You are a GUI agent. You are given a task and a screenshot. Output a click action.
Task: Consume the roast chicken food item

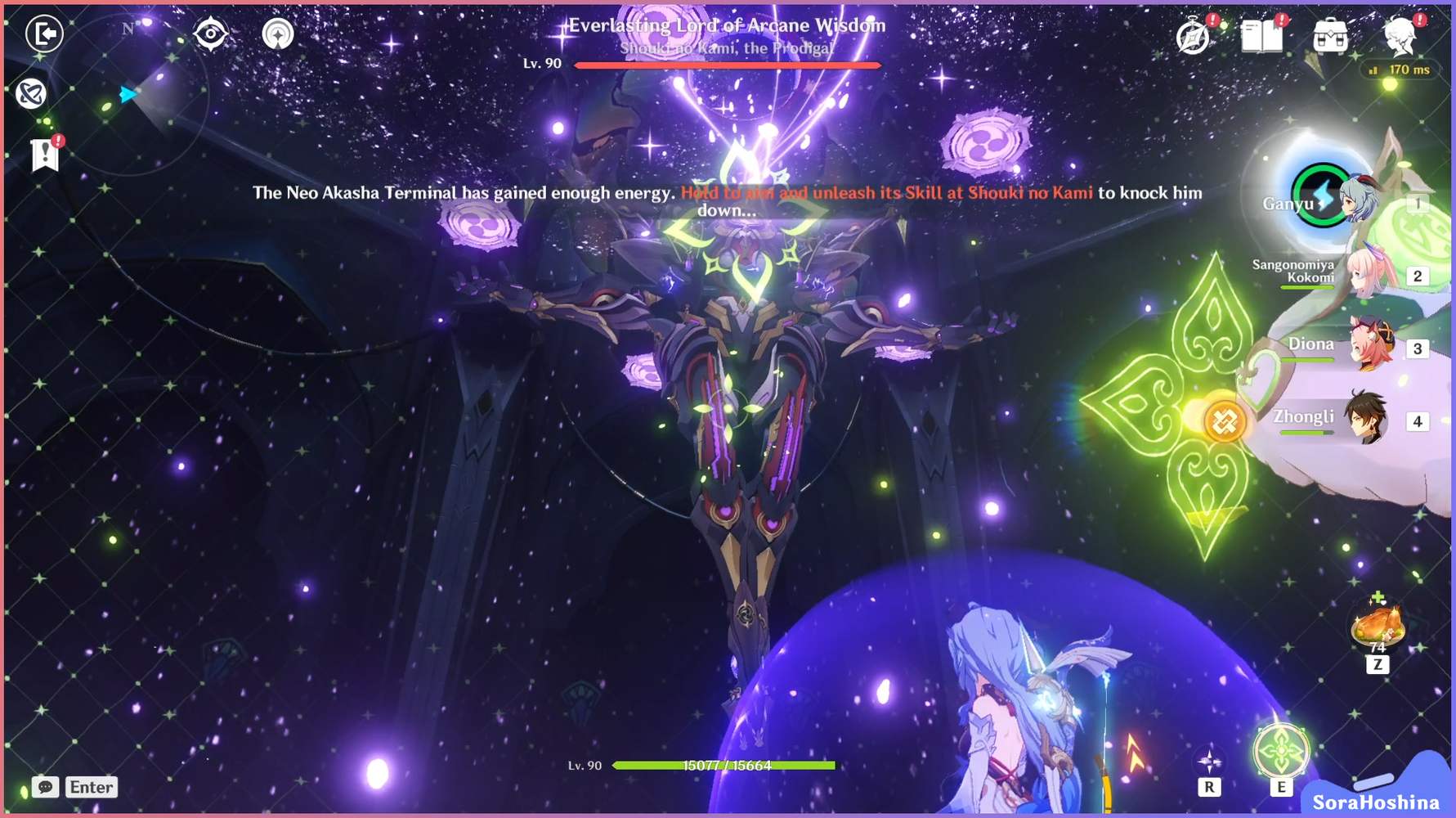(x=1380, y=626)
